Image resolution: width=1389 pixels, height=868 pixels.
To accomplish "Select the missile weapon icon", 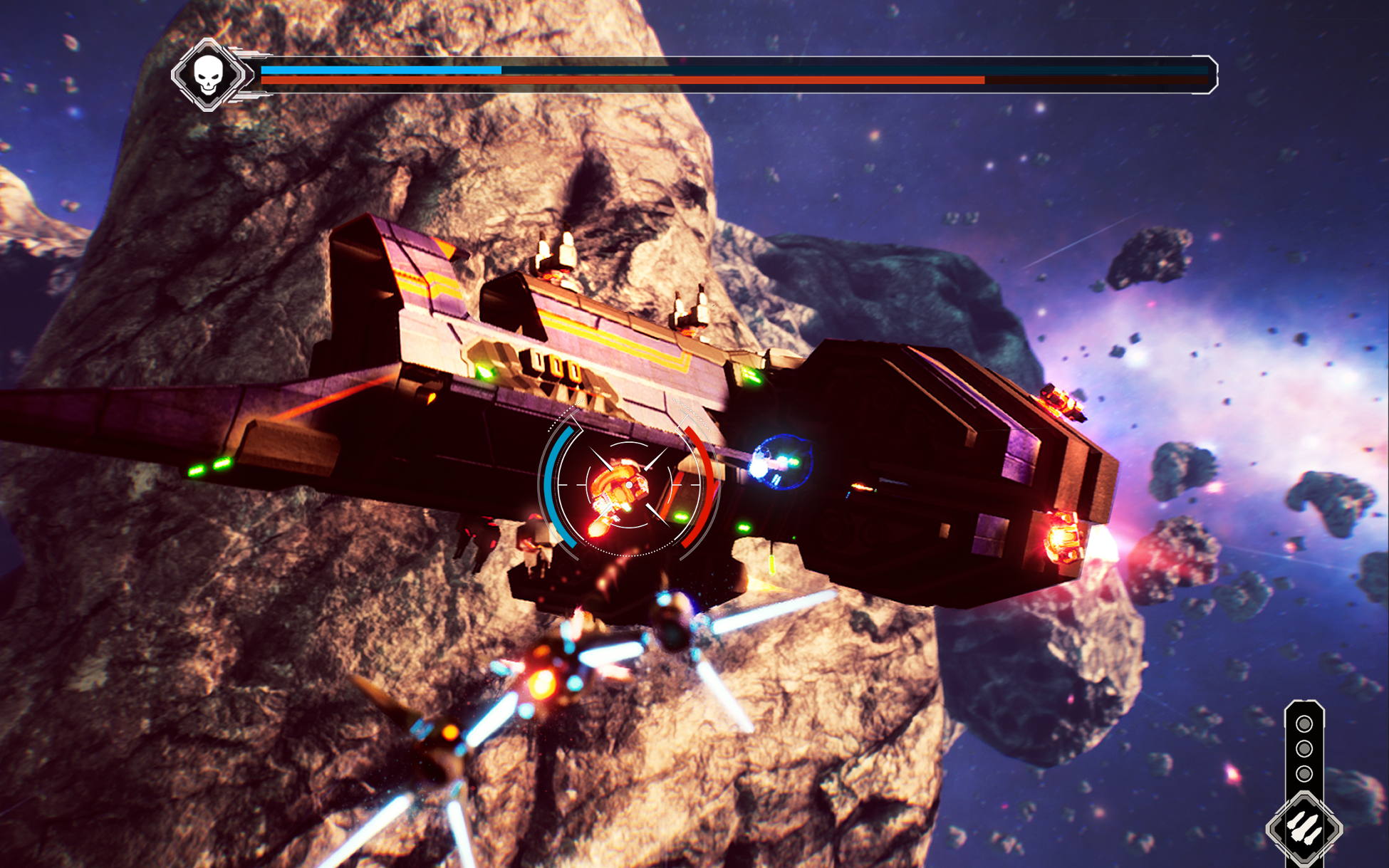I will (1304, 829).
